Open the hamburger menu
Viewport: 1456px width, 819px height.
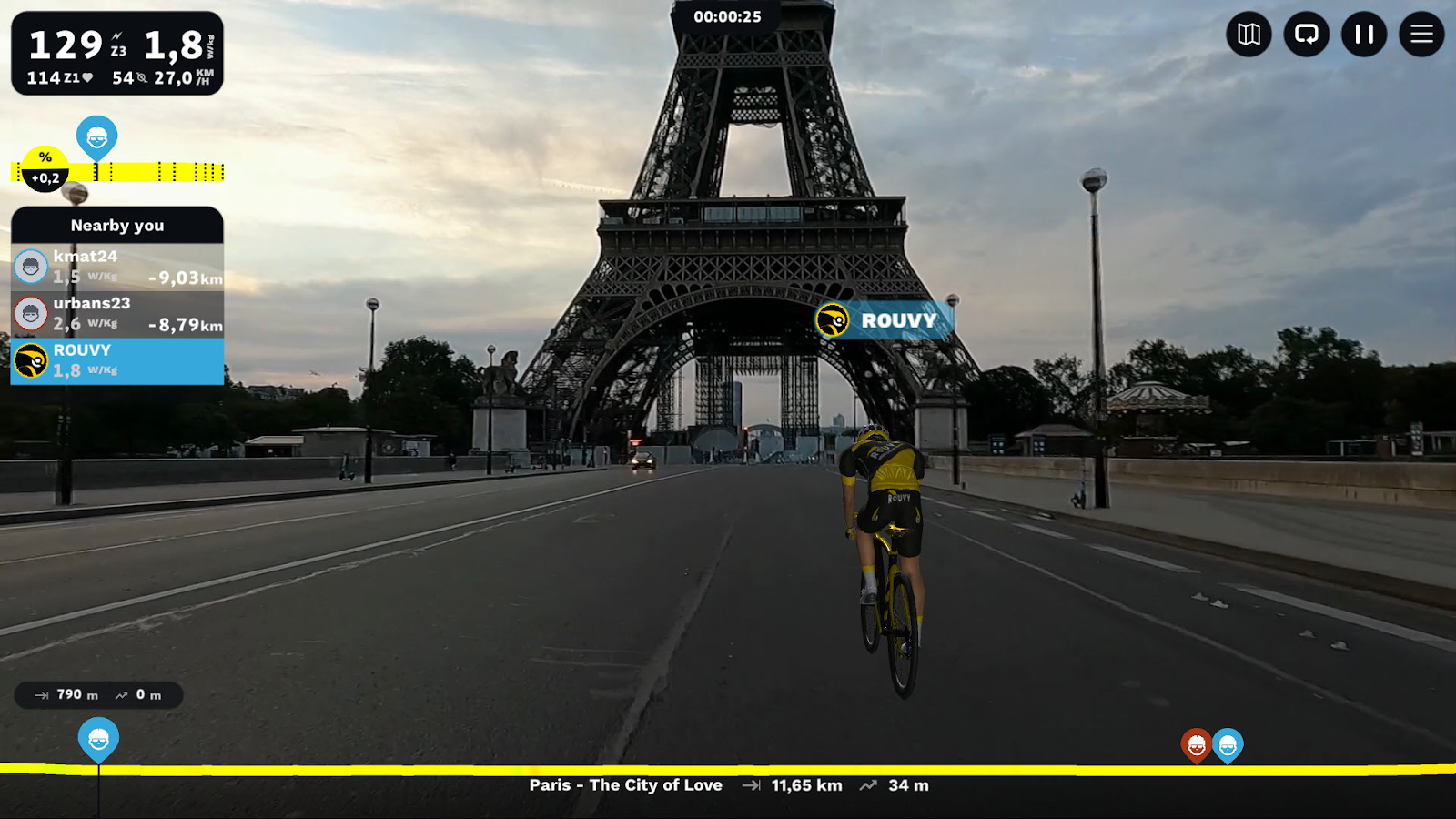pyautogui.click(x=1421, y=35)
